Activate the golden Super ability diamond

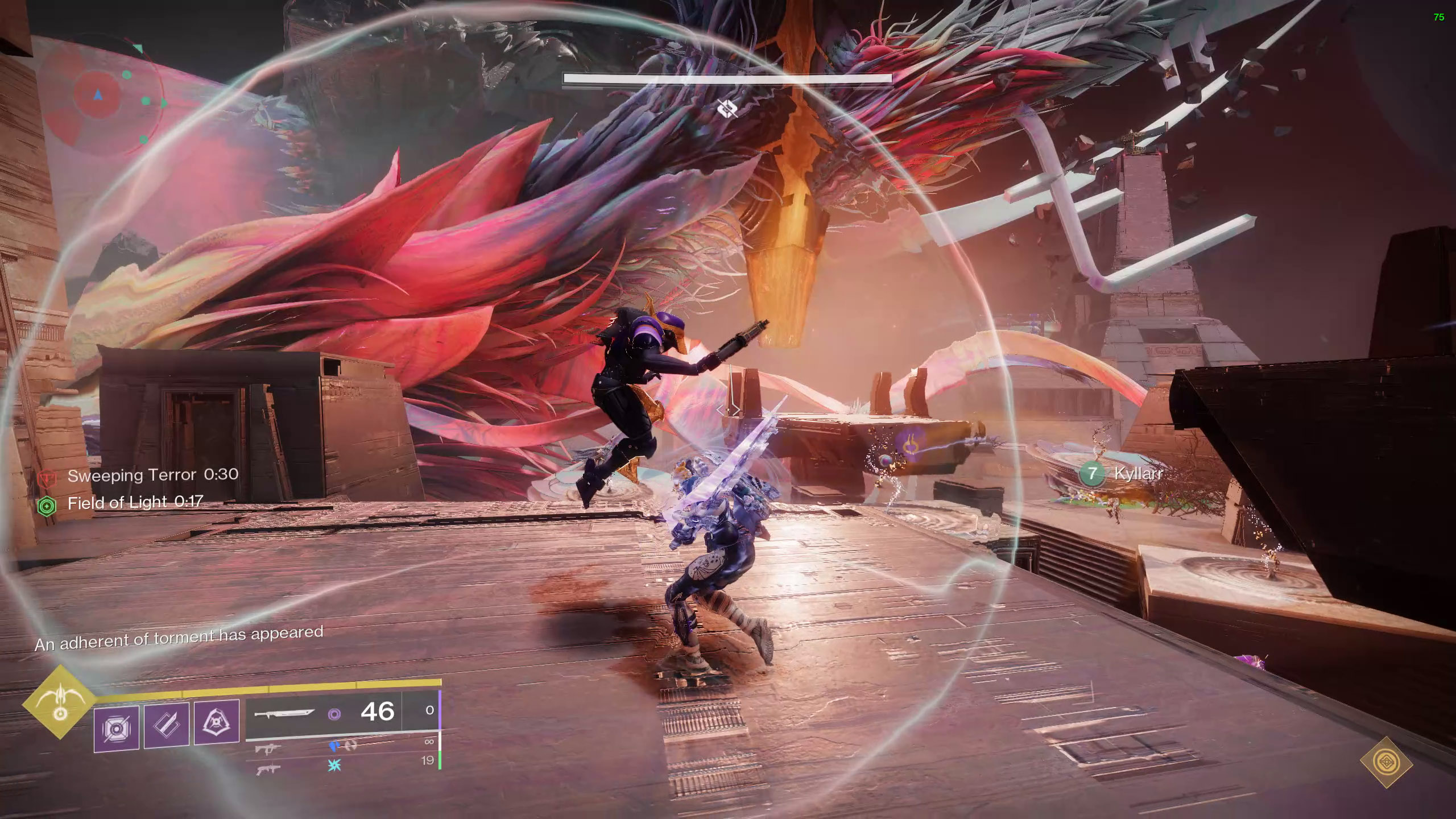click(60, 702)
